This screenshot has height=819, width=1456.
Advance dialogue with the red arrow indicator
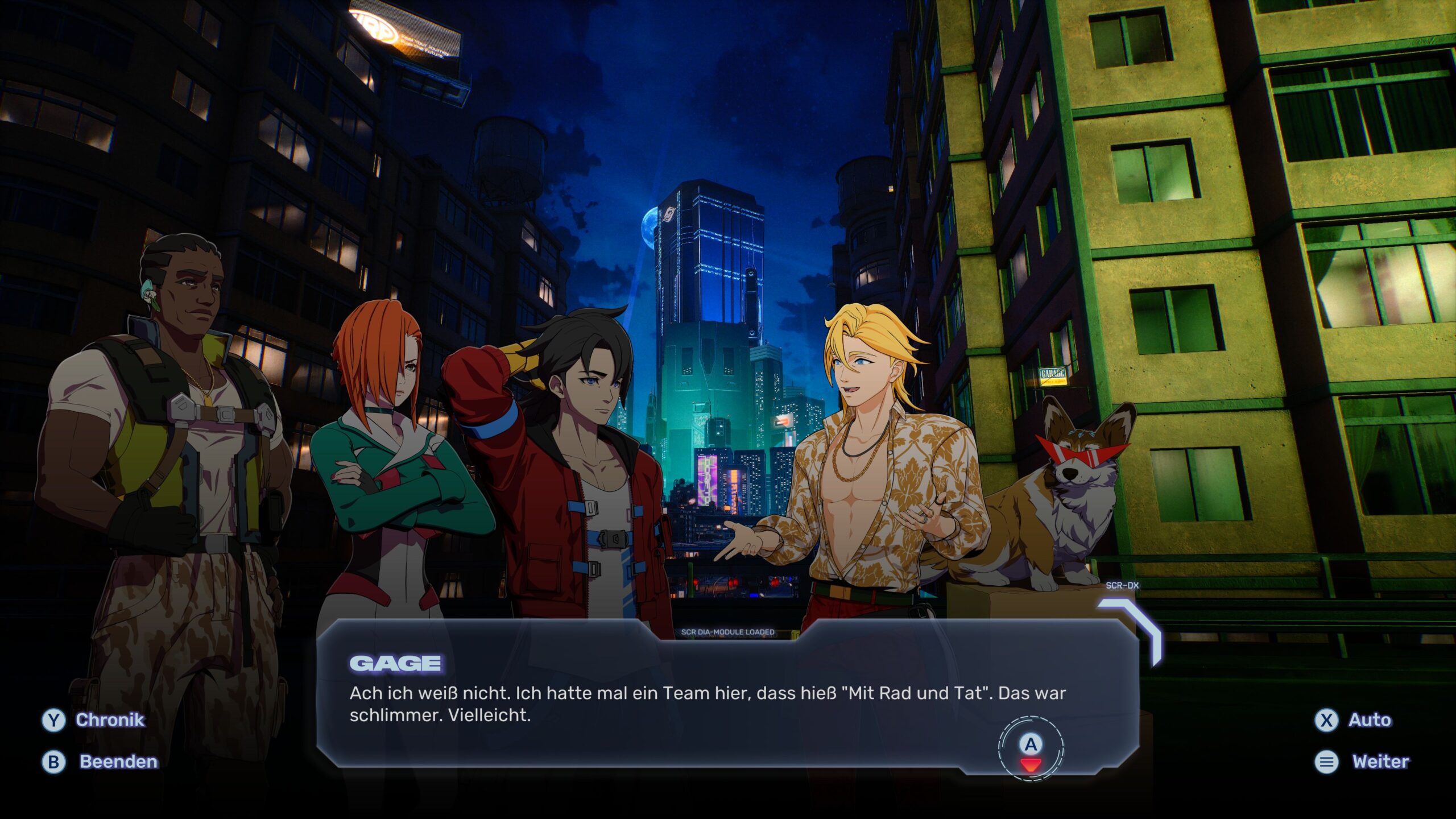coord(1030,763)
